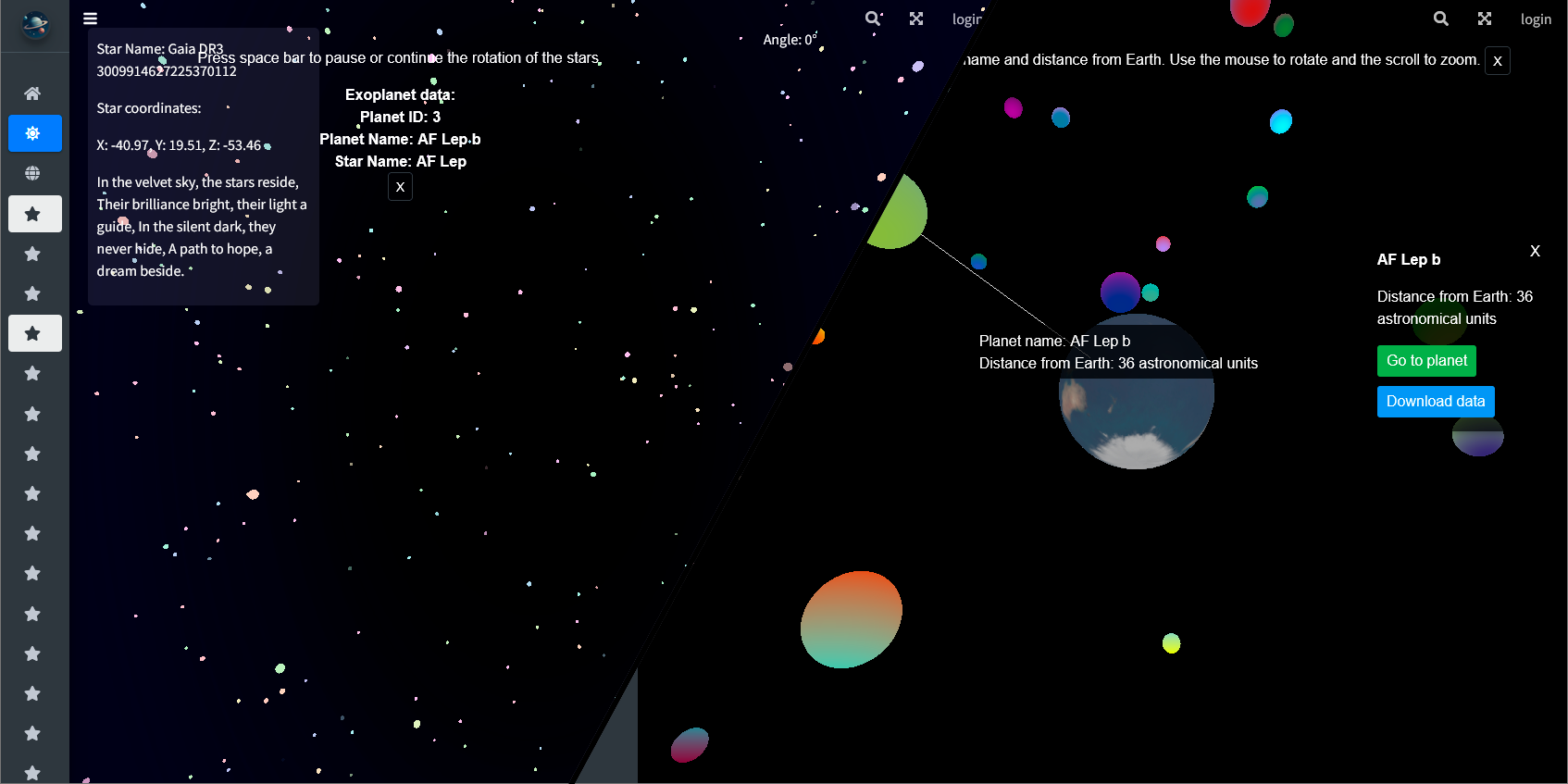The image size is (1568, 784).
Task: Select the Home icon in the sidebar
Action: pos(33,93)
